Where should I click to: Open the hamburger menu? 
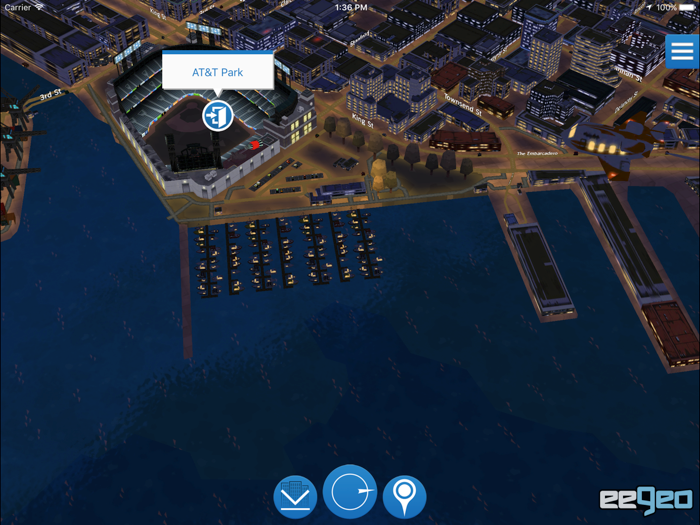682,52
